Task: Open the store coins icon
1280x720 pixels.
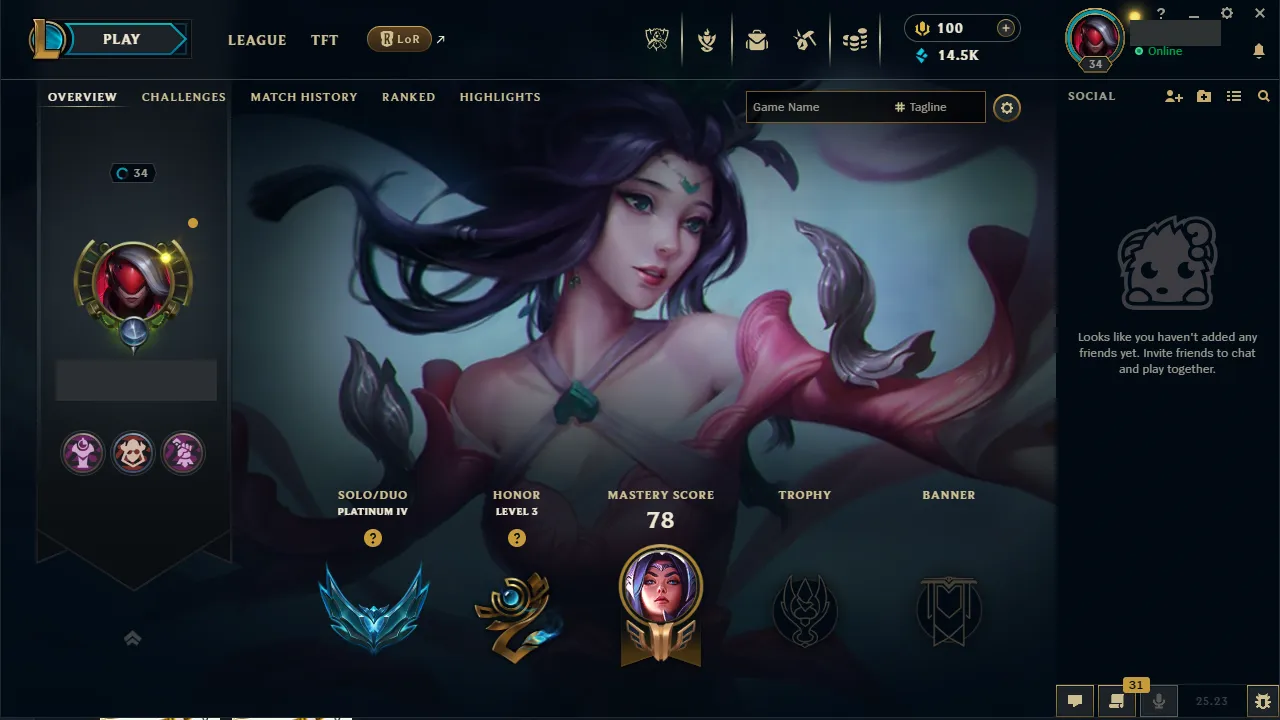Action: pos(855,38)
